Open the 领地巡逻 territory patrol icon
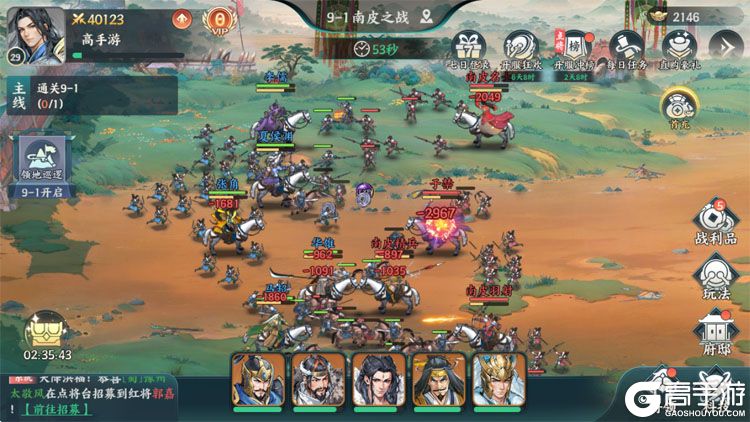 click(43, 165)
